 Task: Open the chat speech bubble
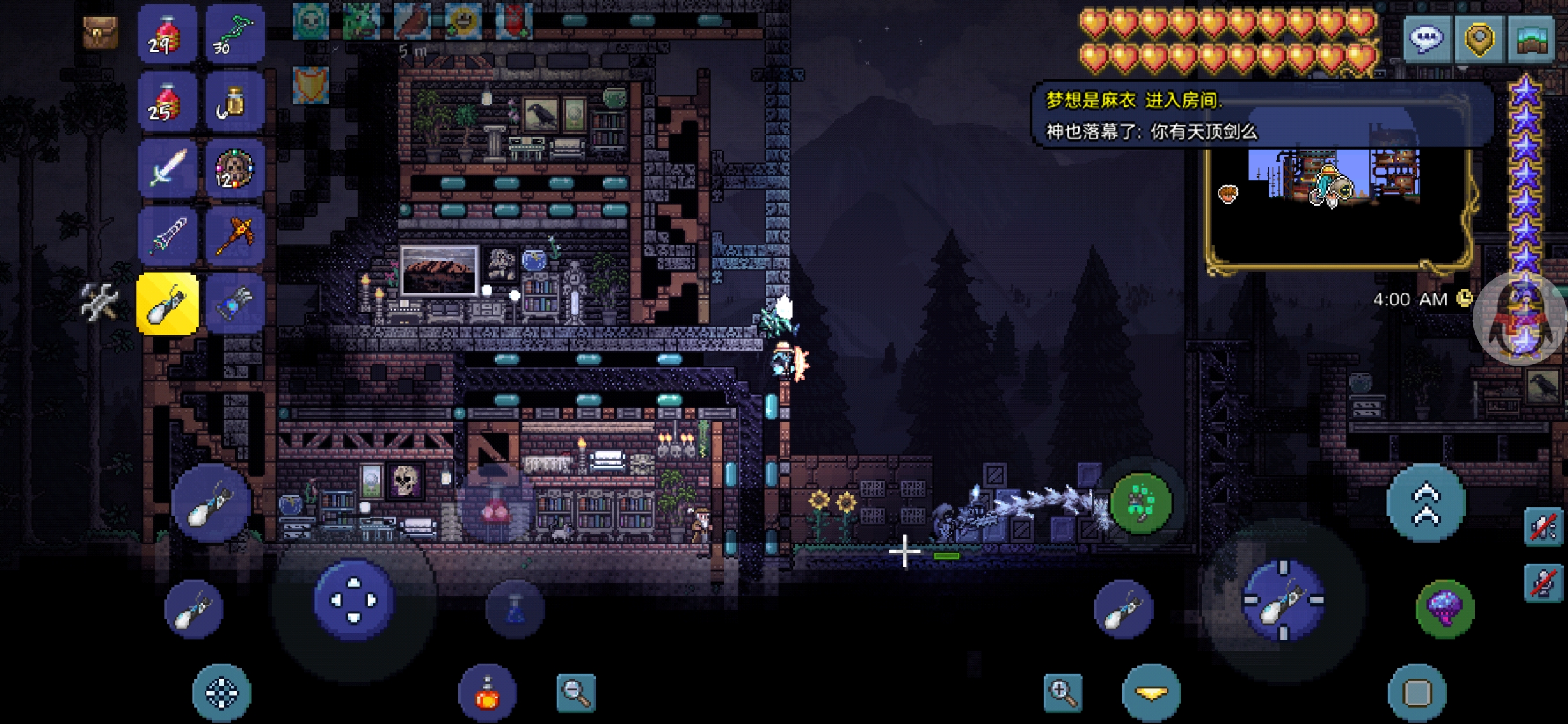coord(1427,38)
